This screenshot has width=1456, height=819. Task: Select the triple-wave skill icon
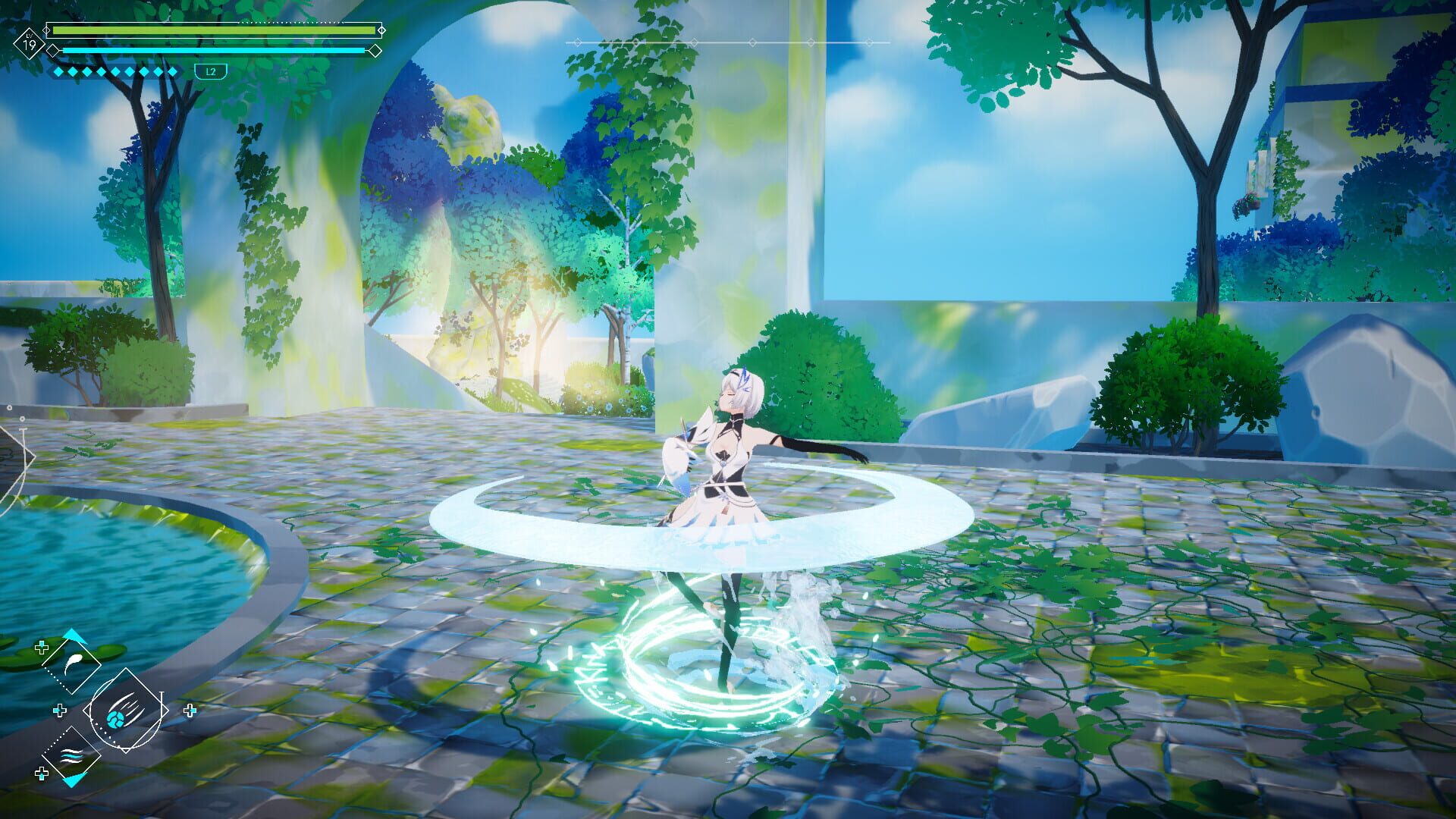pos(71,757)
